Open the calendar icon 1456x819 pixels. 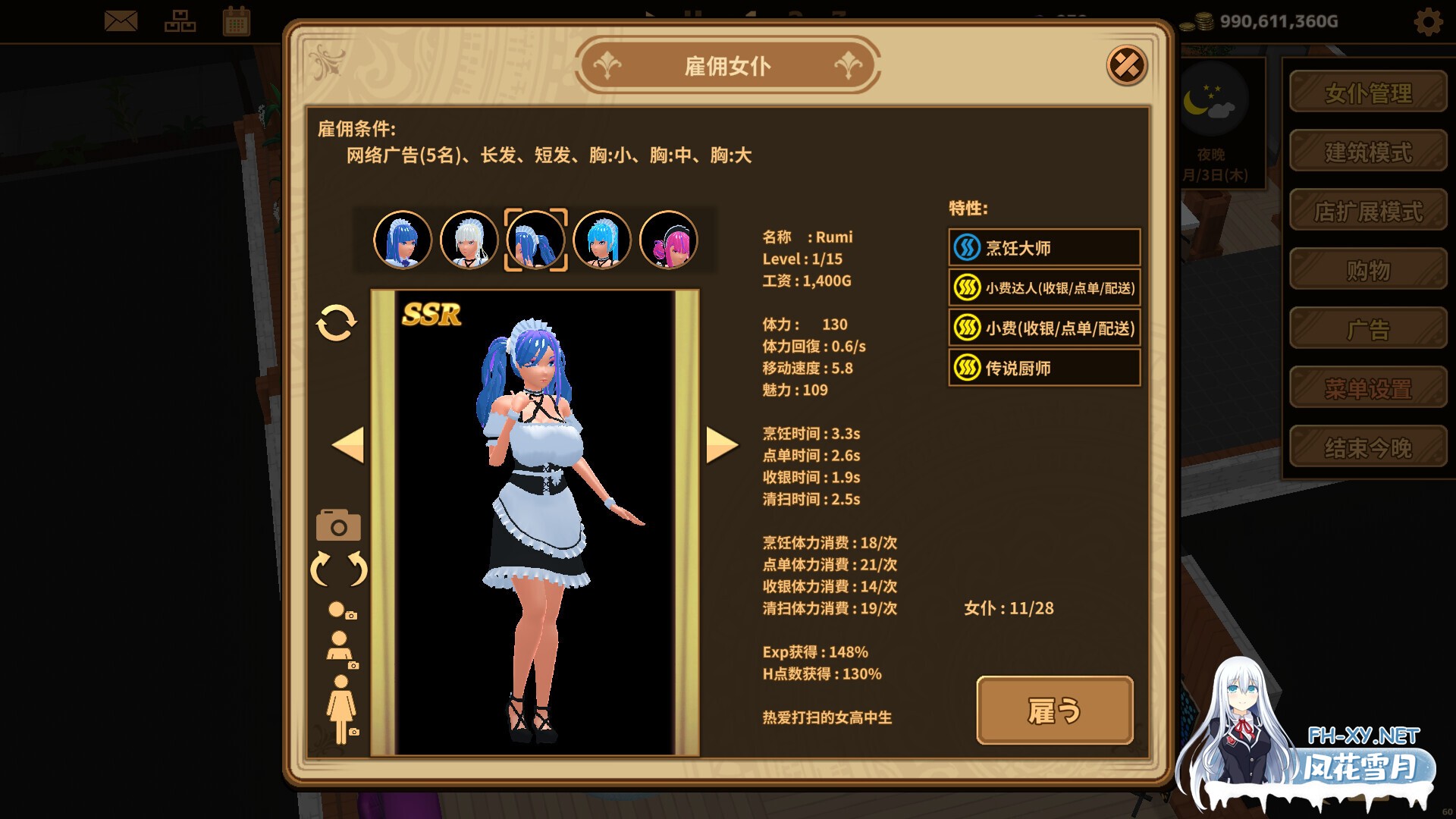click(237, 21)
